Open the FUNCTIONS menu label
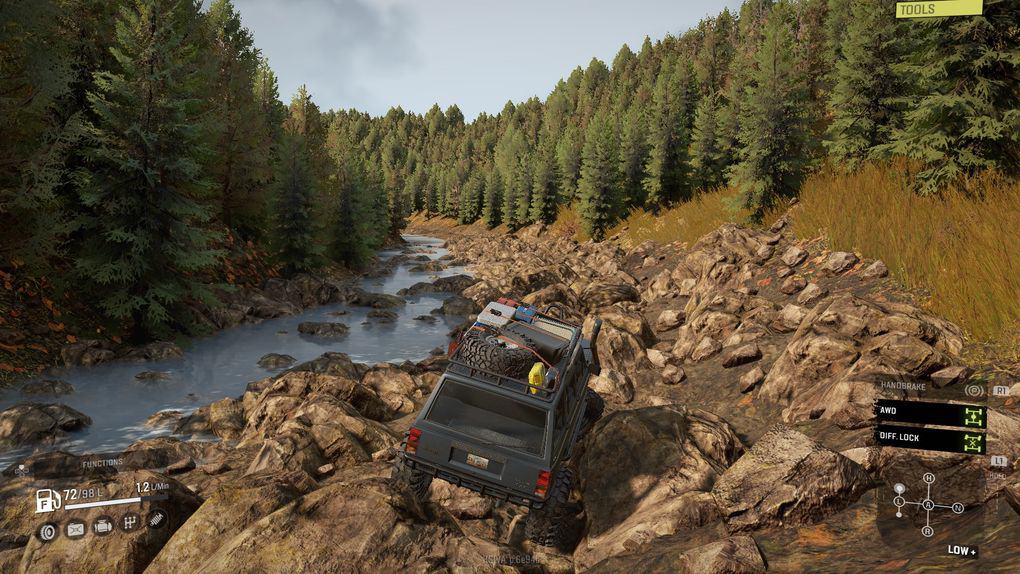The height and width of the screenshot is (574, 1020). point(104,463)
